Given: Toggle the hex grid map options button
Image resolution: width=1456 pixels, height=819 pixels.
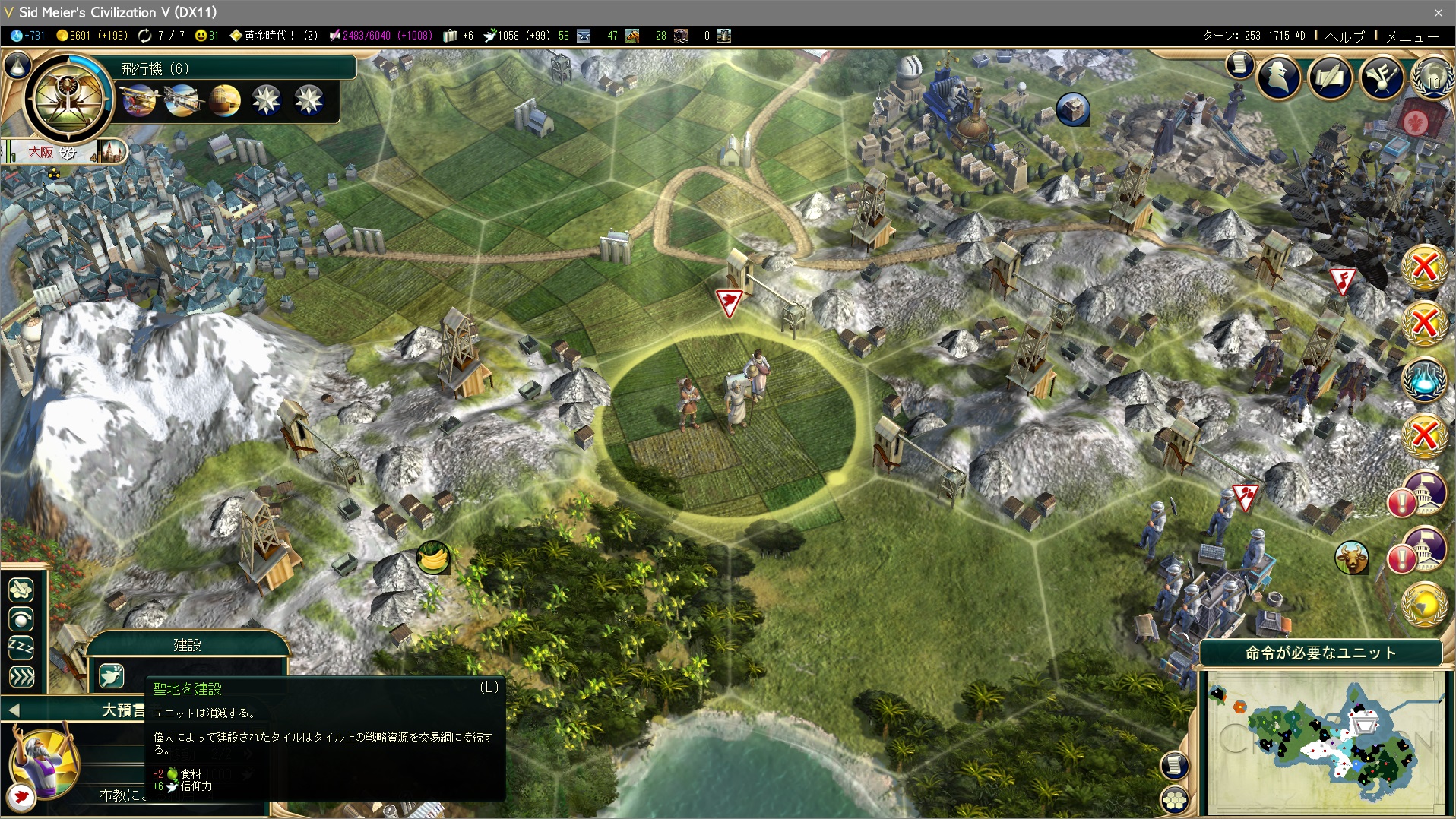Looking at the screenshot, I should pos(1175,798).
